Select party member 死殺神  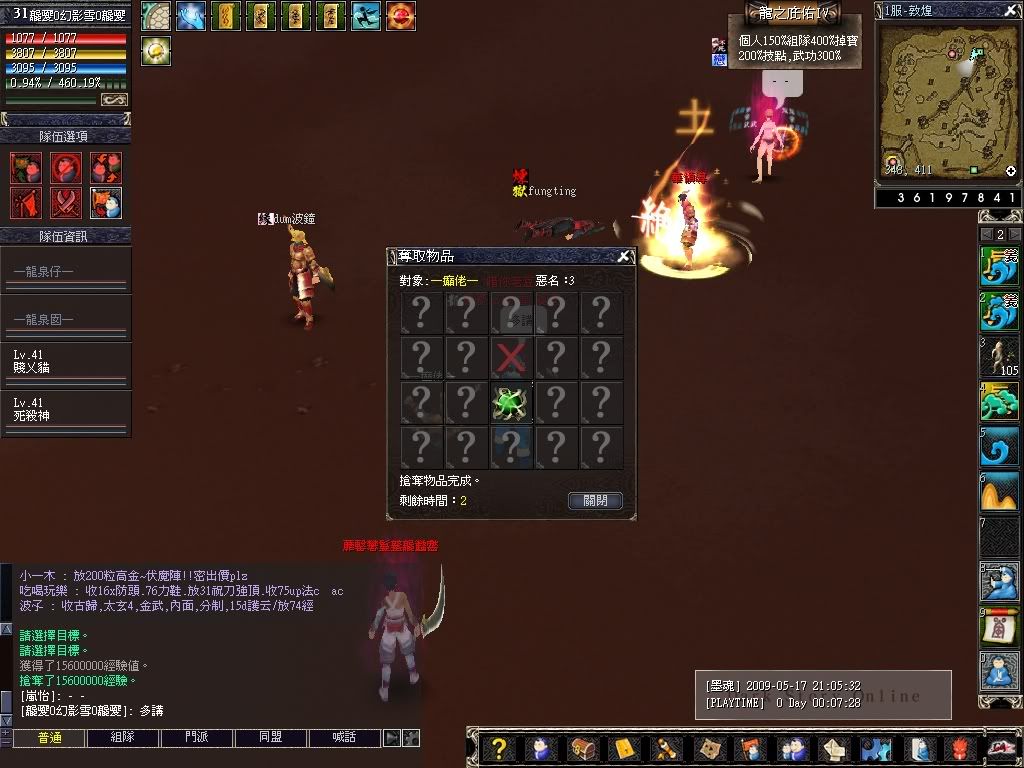pyautogui.click(x=65, y=409)
